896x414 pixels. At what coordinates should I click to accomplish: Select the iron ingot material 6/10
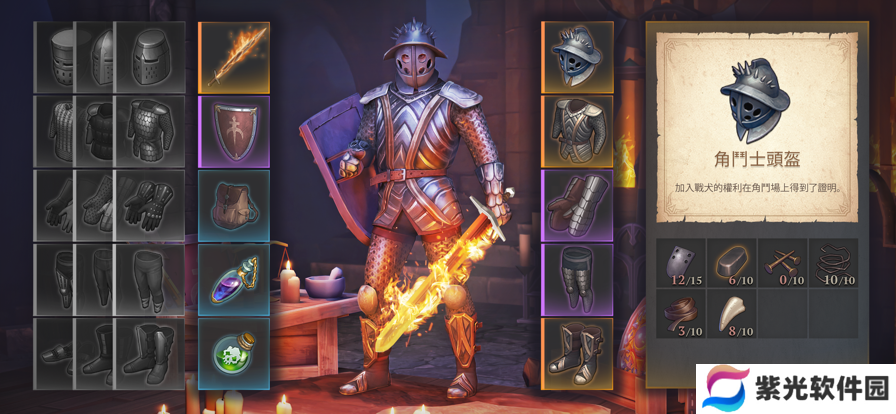732,263
